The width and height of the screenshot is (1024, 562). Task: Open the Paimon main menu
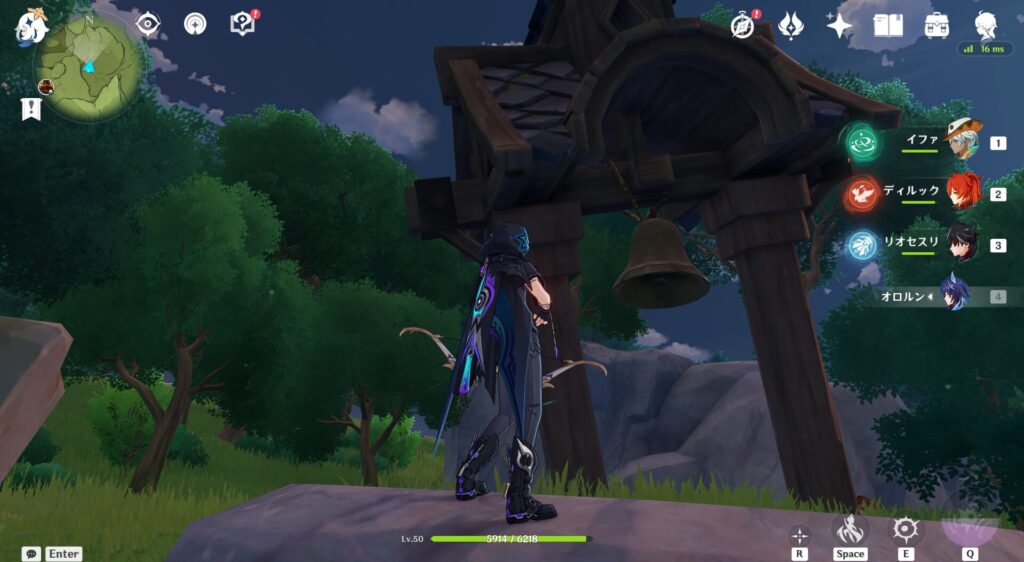point(31,25)
